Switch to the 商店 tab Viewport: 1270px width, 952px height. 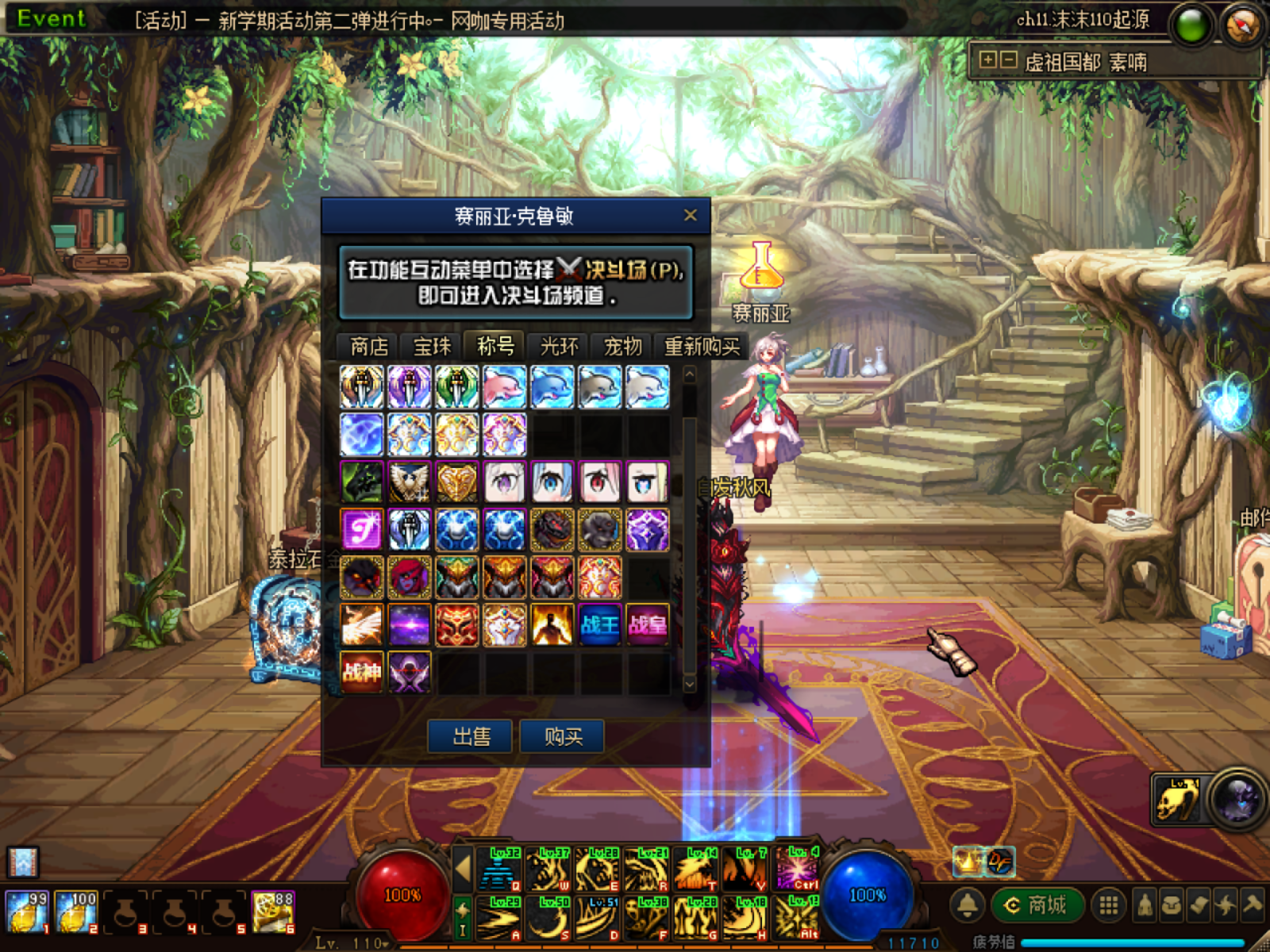click(x=369, y=347)
